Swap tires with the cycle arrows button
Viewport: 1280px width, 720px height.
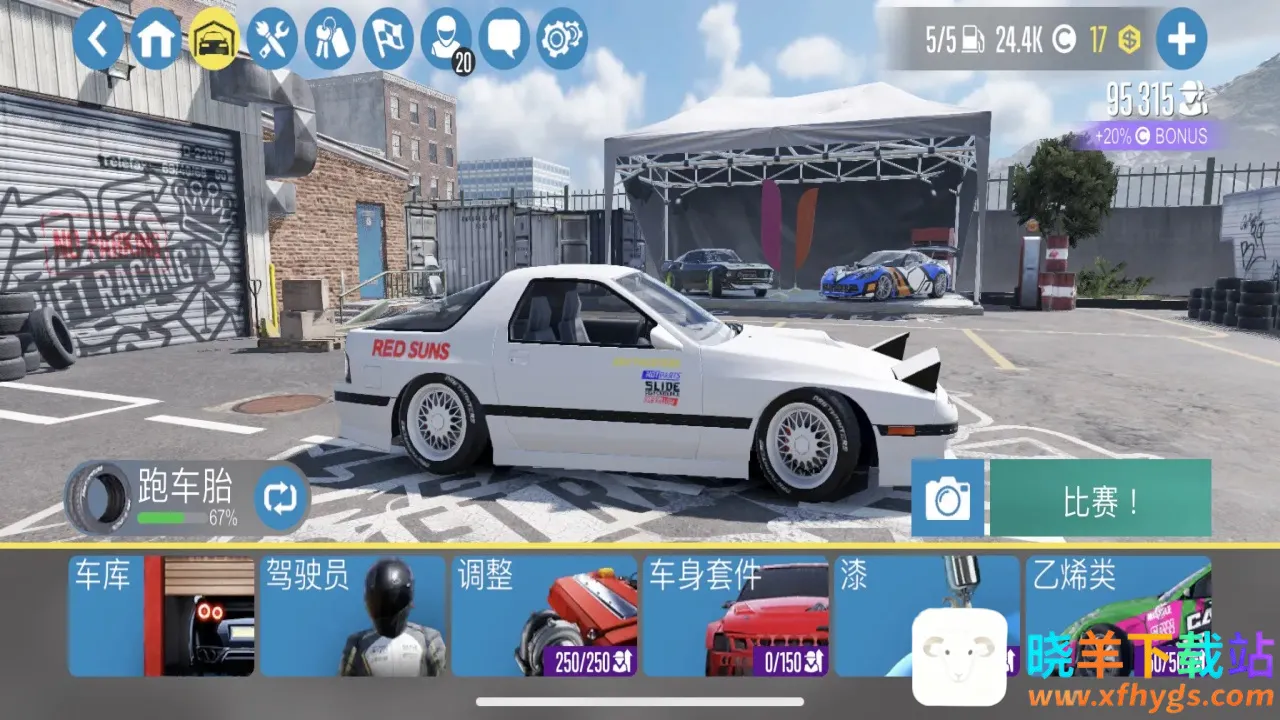pos(281,499)
